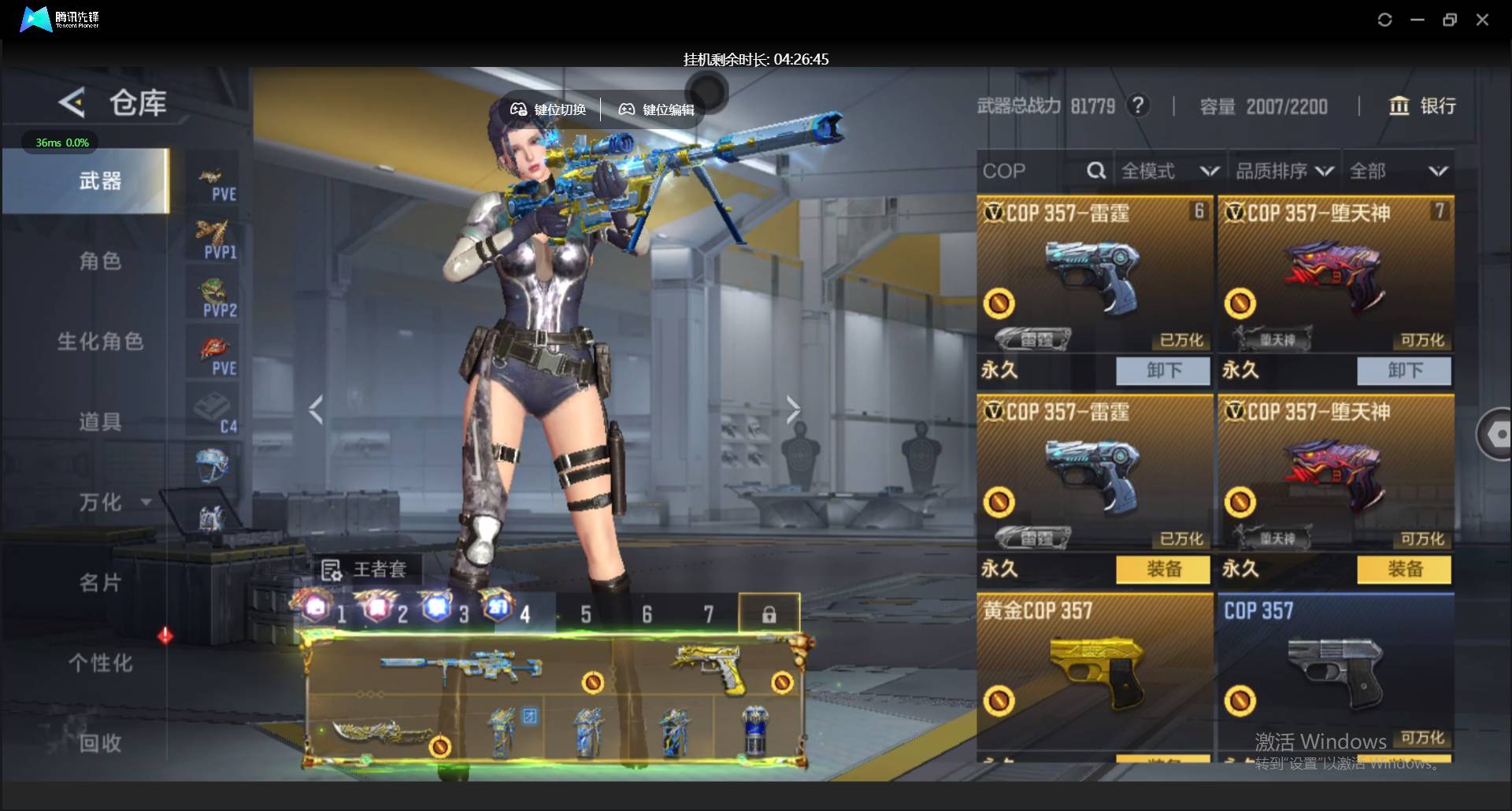Open the 银行 bank
The width and height of the screenshot is (1512, 811).
[1422, 106]
